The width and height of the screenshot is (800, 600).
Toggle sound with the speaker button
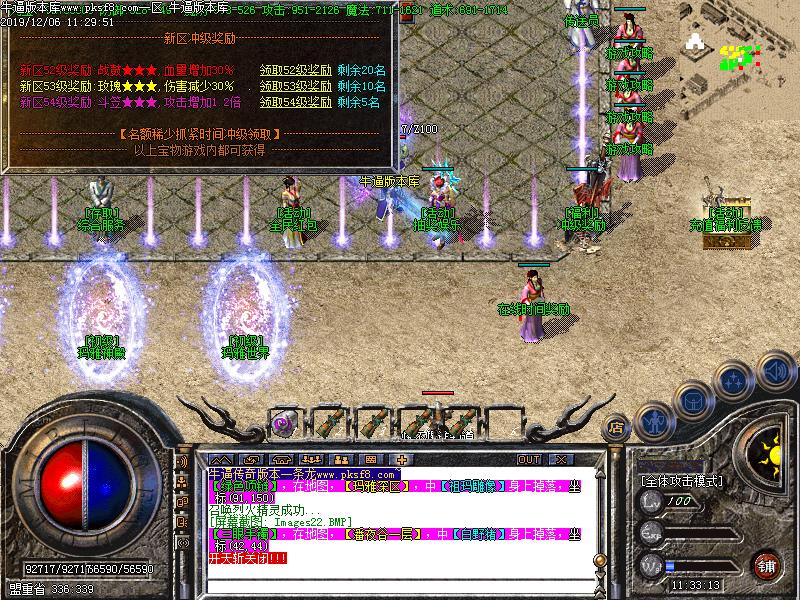[777, 372]
